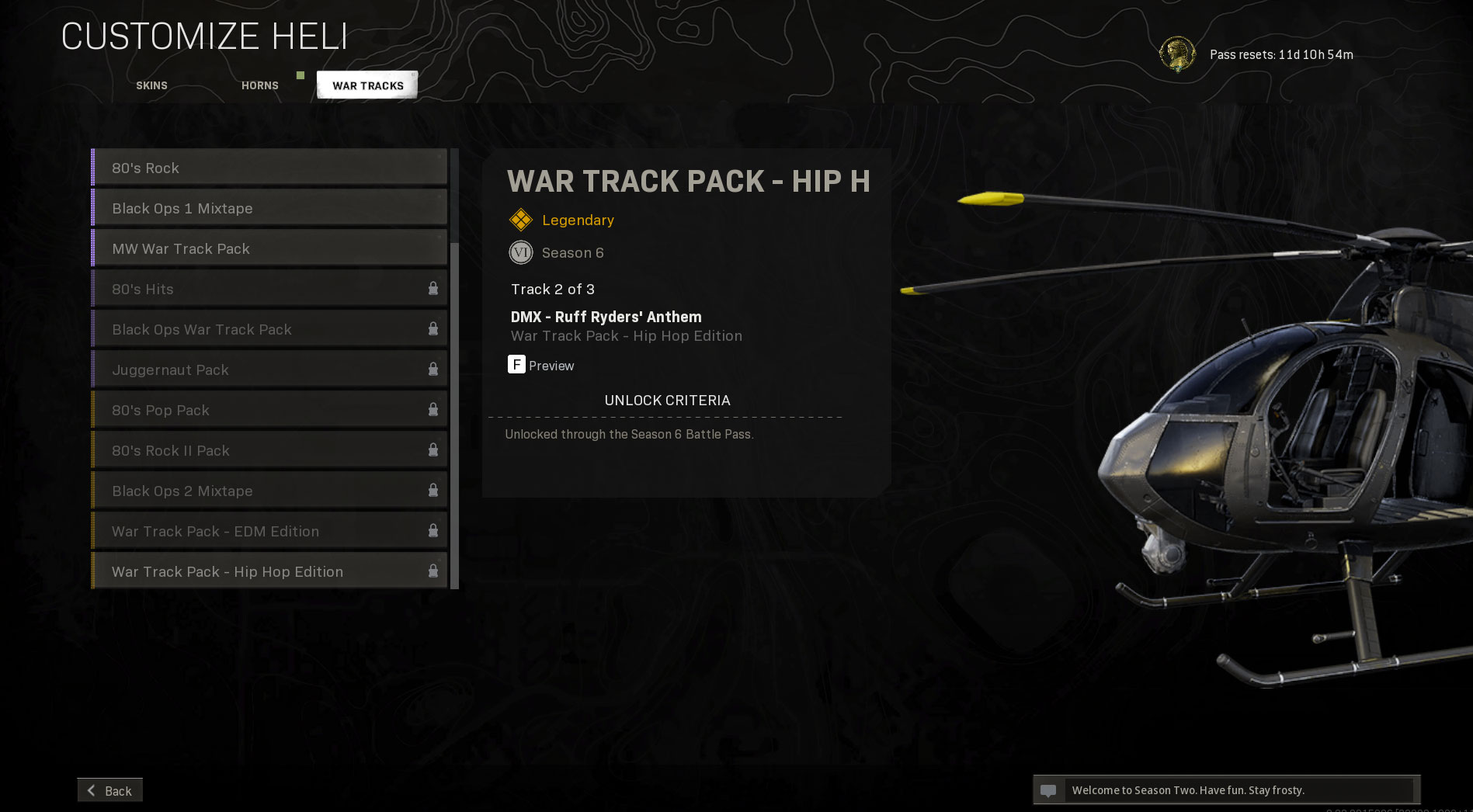Select the Black Ops 1 Mixtape entry
The width and height of the screenshot is (1473, 812).
tap(233, 208)
